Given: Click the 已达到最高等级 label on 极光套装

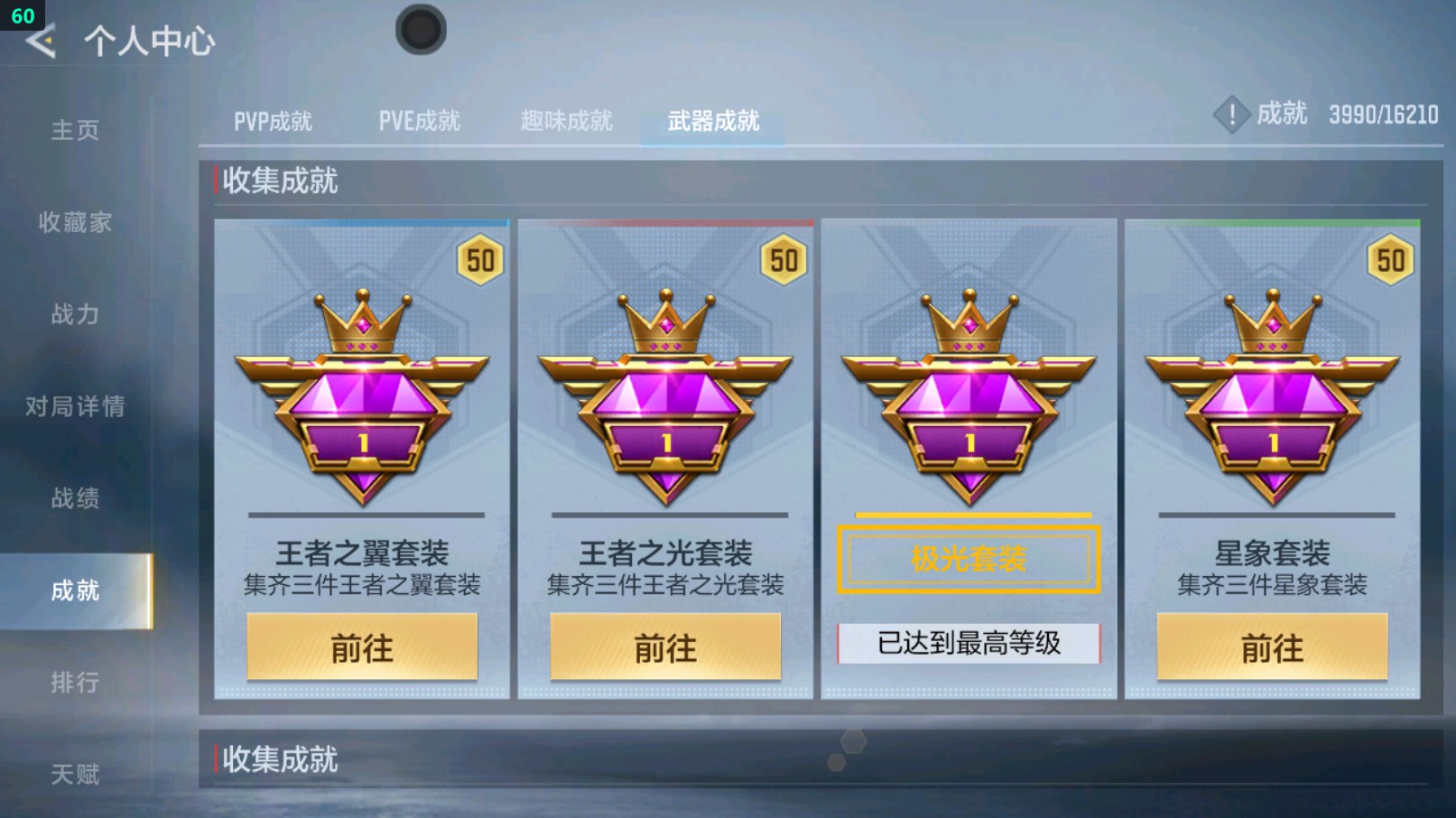Looking at the screenshot, I should [970, 643].
